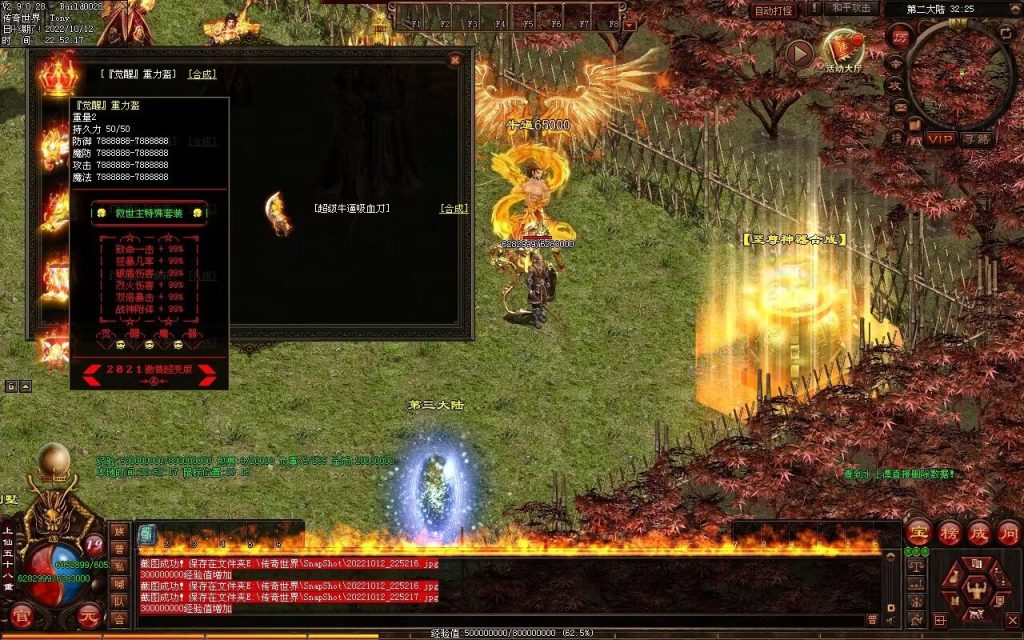Viewport: 1024px width, 640px height.
Task: Open the VIP panel
Action: (939, 139)
